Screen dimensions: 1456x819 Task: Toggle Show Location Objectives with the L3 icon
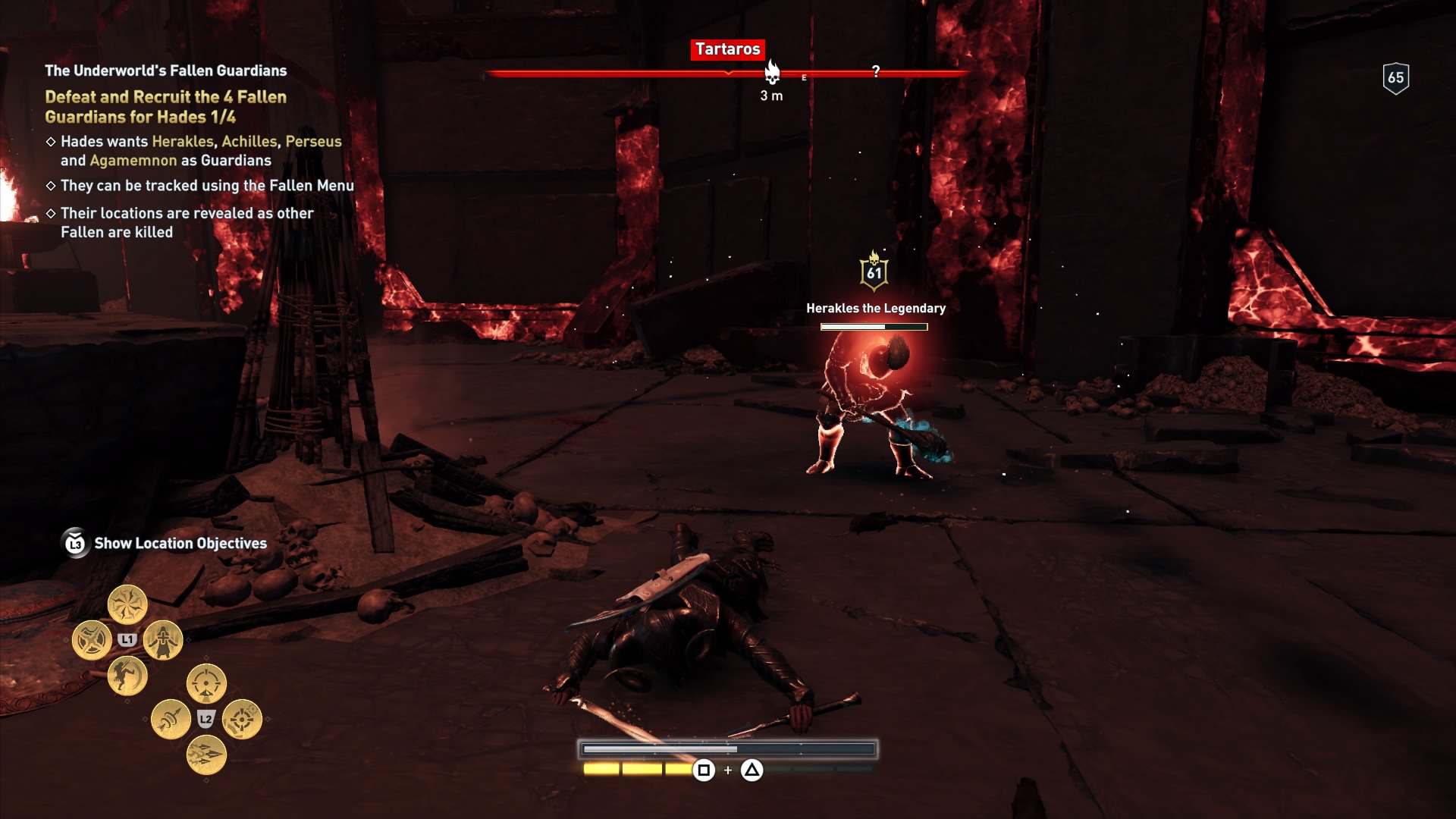coord(74,543)
